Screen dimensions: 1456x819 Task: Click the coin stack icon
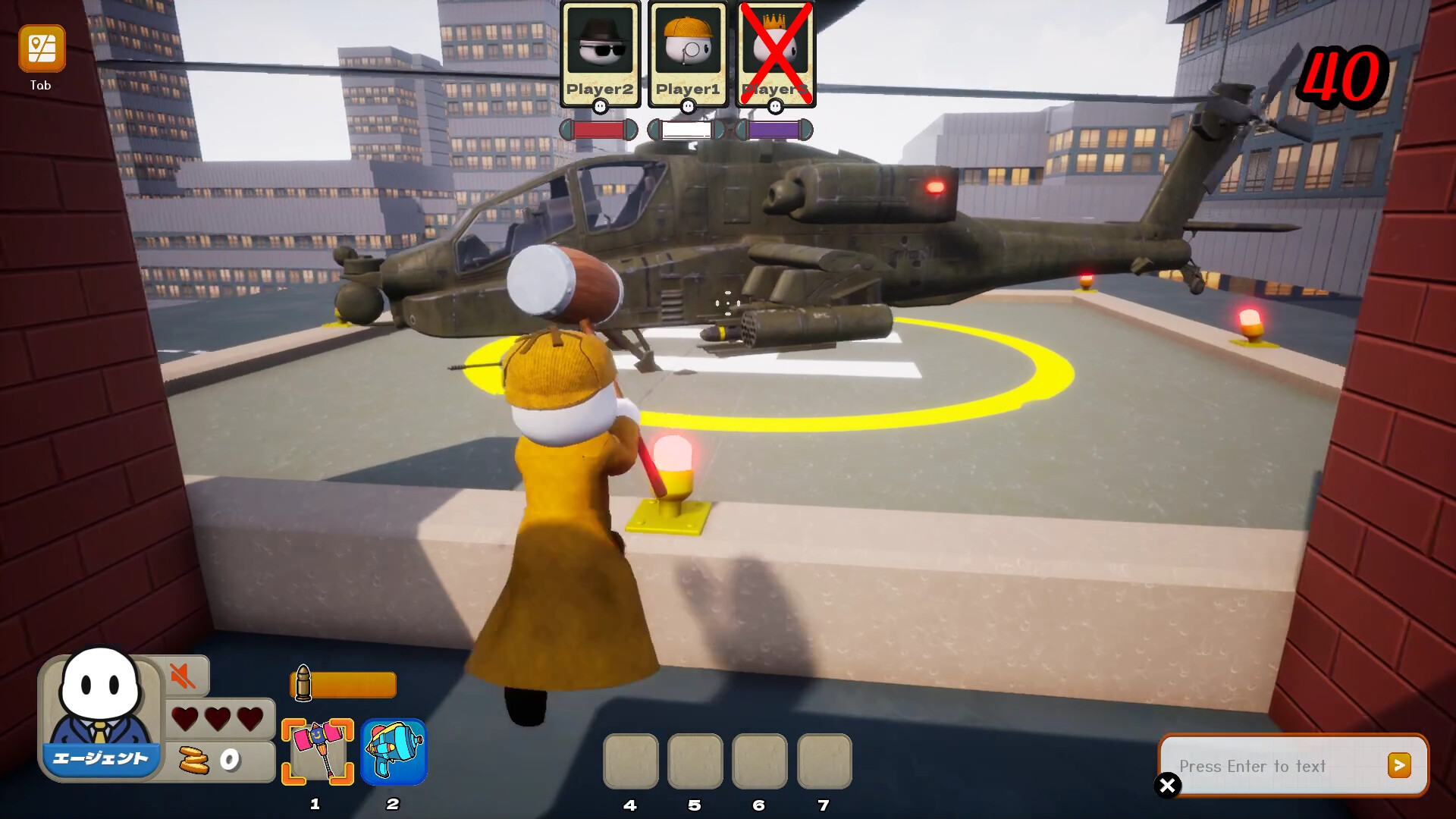coord(196,758)
